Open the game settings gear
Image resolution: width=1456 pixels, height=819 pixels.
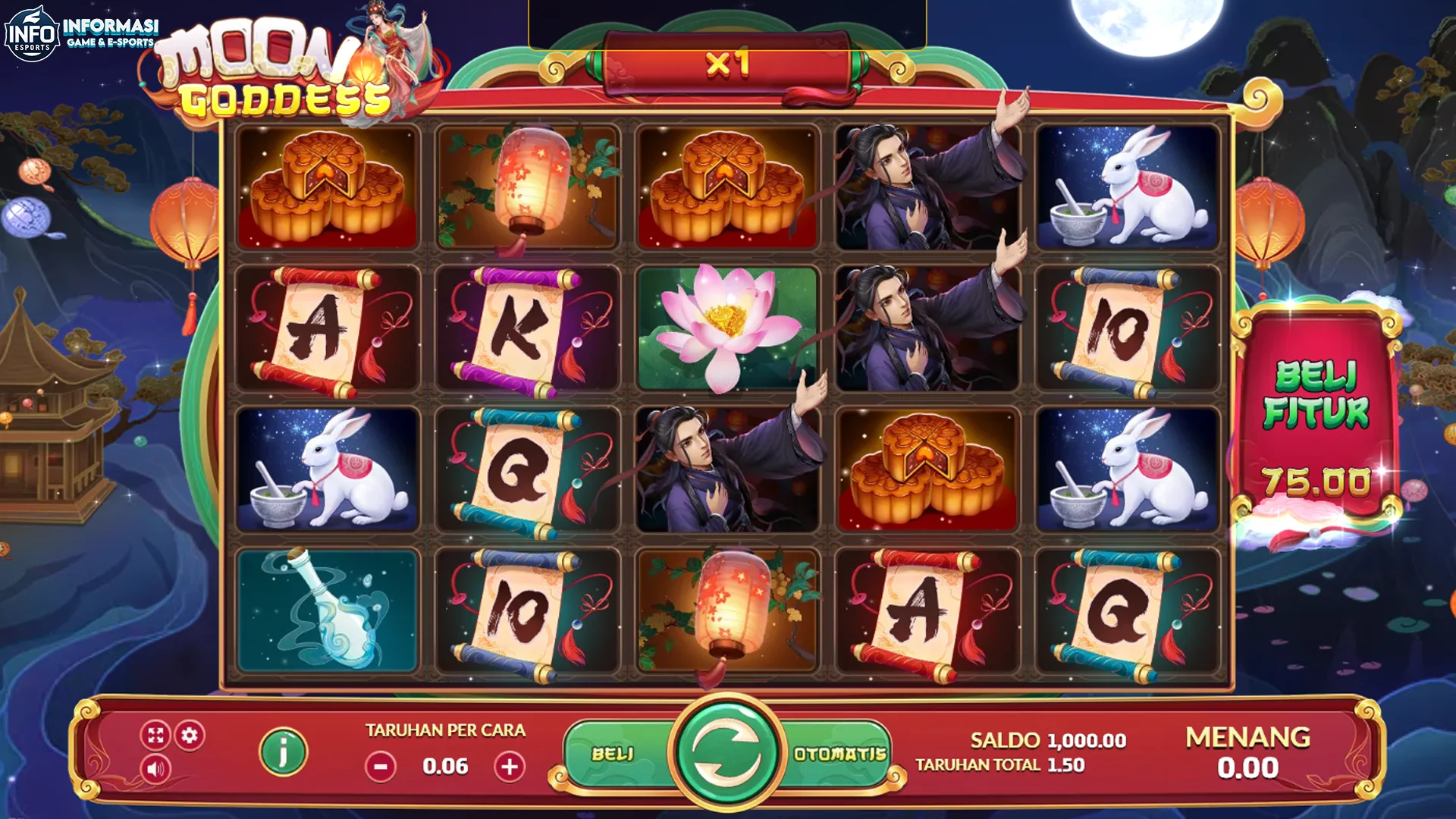tap(191, 734)
